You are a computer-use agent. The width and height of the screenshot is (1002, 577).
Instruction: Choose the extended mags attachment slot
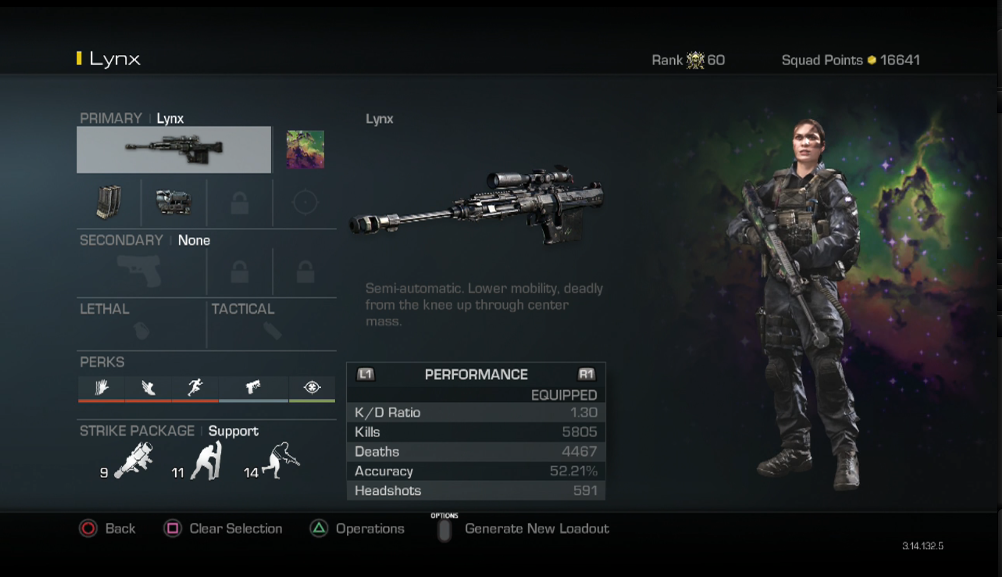[x=109, y=202]
